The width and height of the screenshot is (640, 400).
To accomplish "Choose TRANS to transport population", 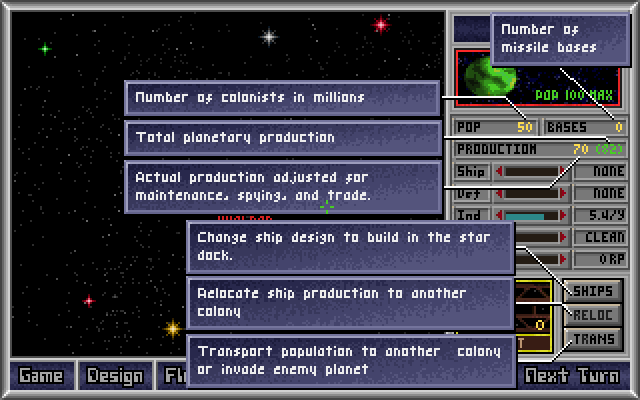I will click(x=593, y=339).
